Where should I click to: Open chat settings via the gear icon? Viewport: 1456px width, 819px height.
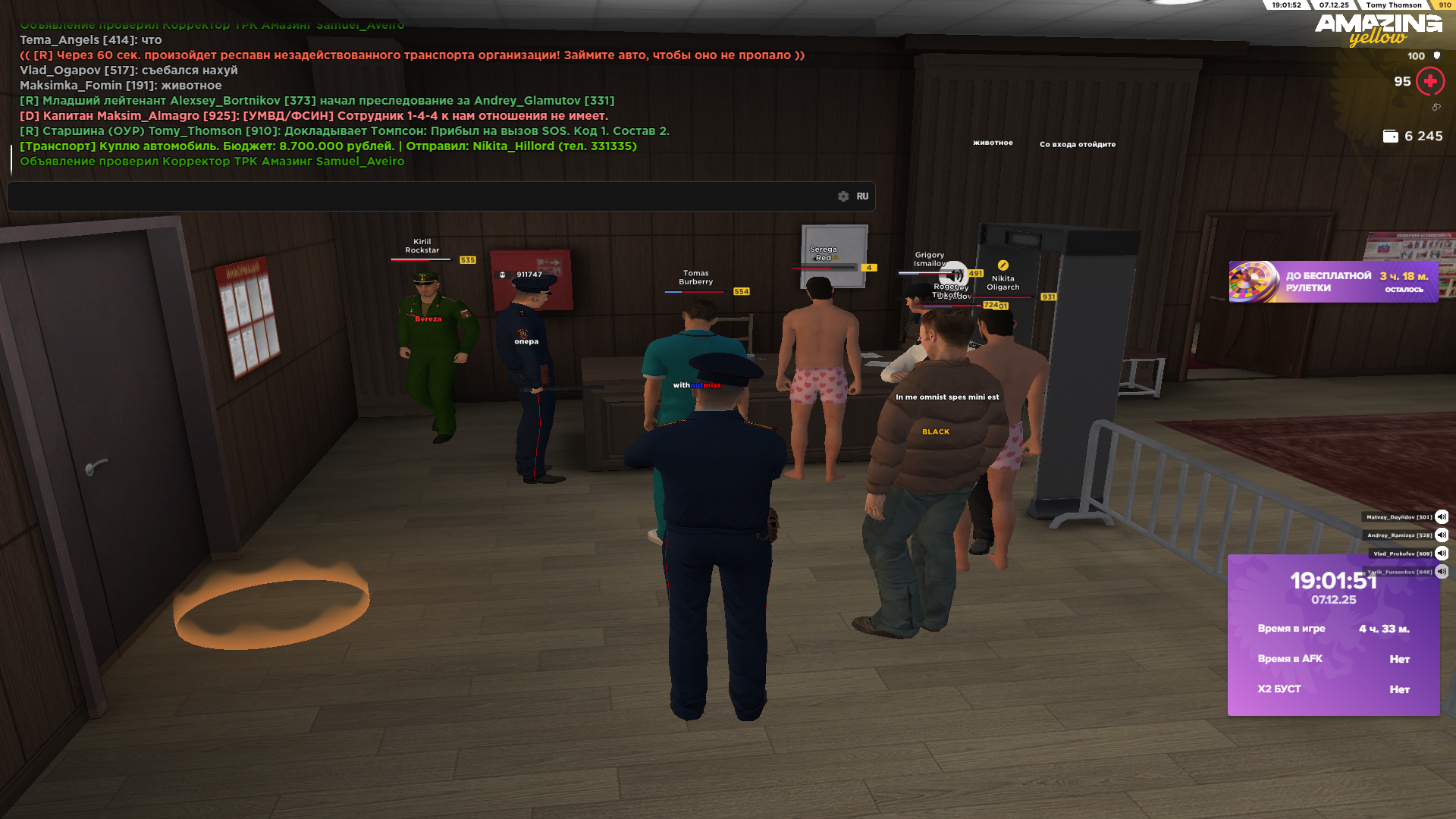[843, 196]
